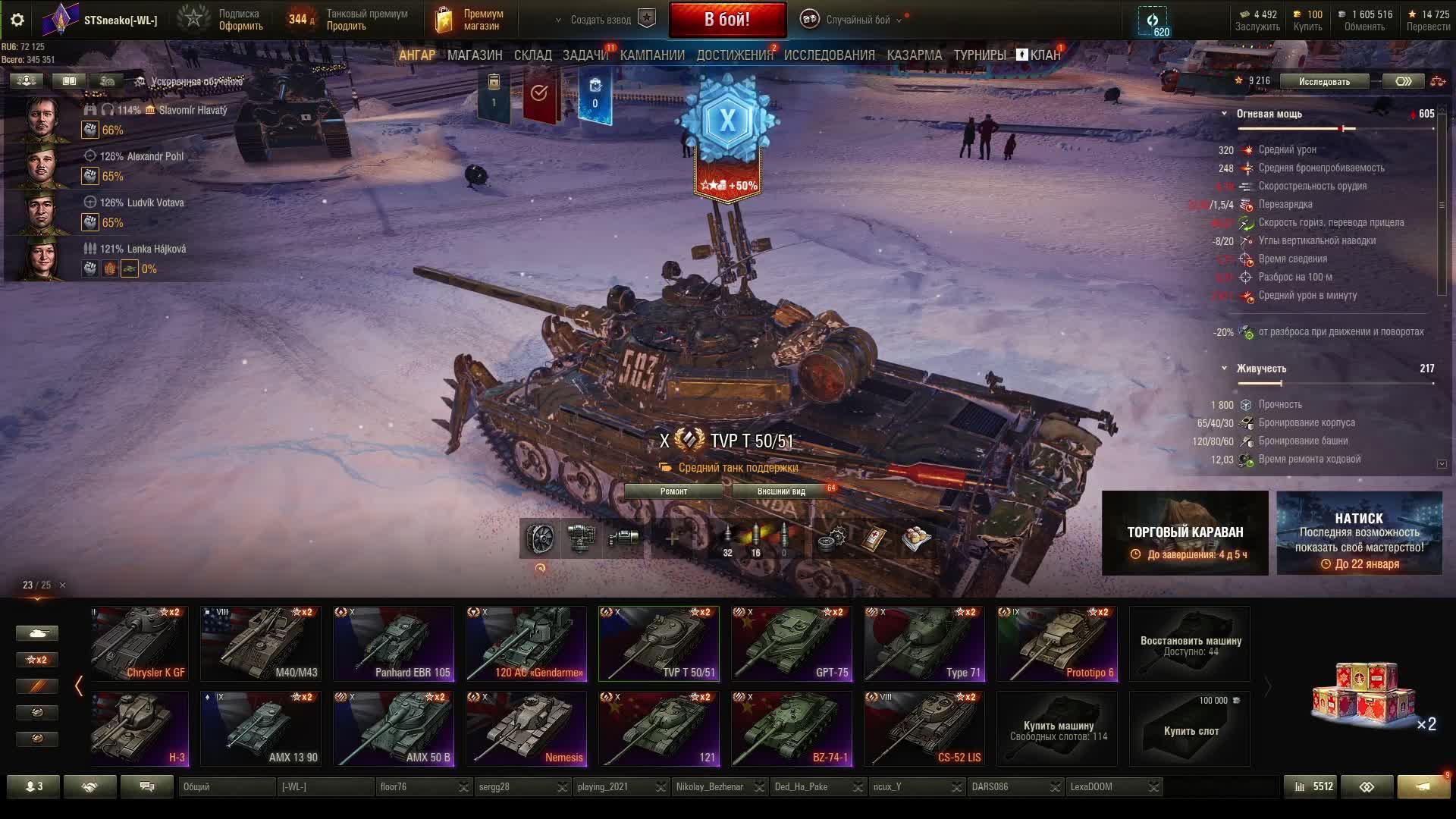The height and width of the screenshot is (819, 1456).
Task: Open the КАМПАНИИ tab
Action: pyautogui.click(x=652, y=55)
